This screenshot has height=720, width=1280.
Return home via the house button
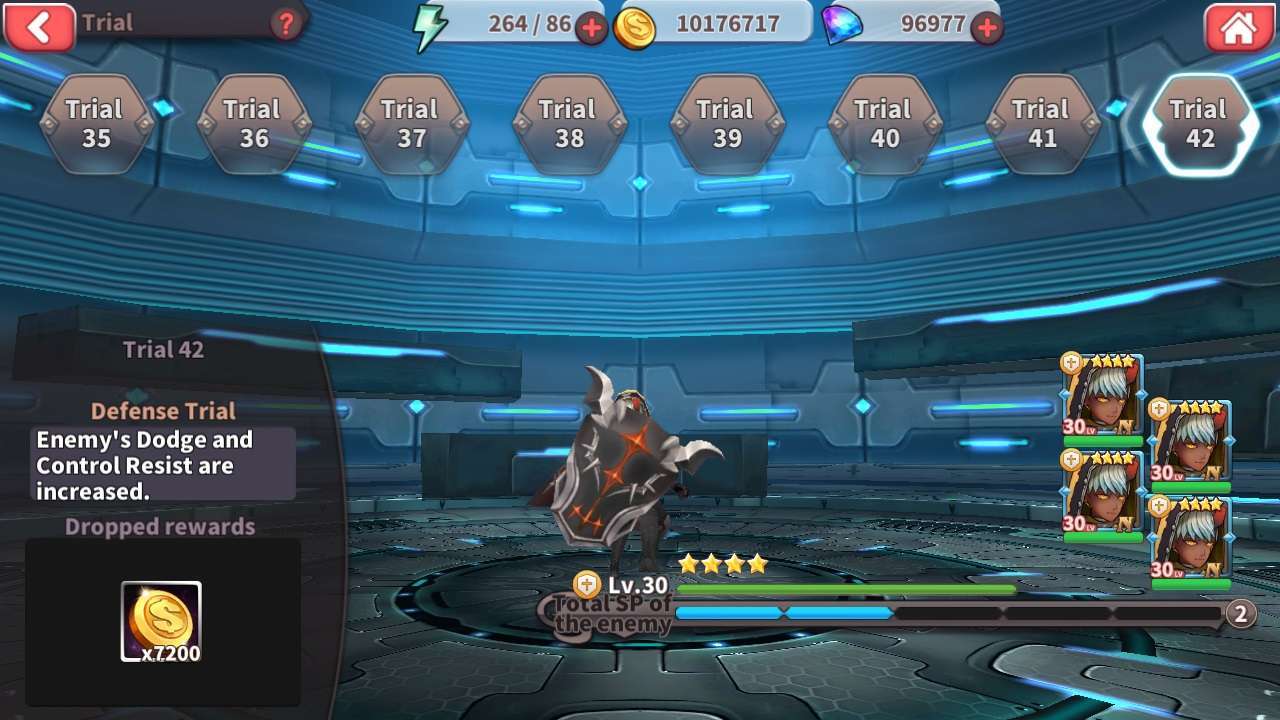click(1238, 27)
